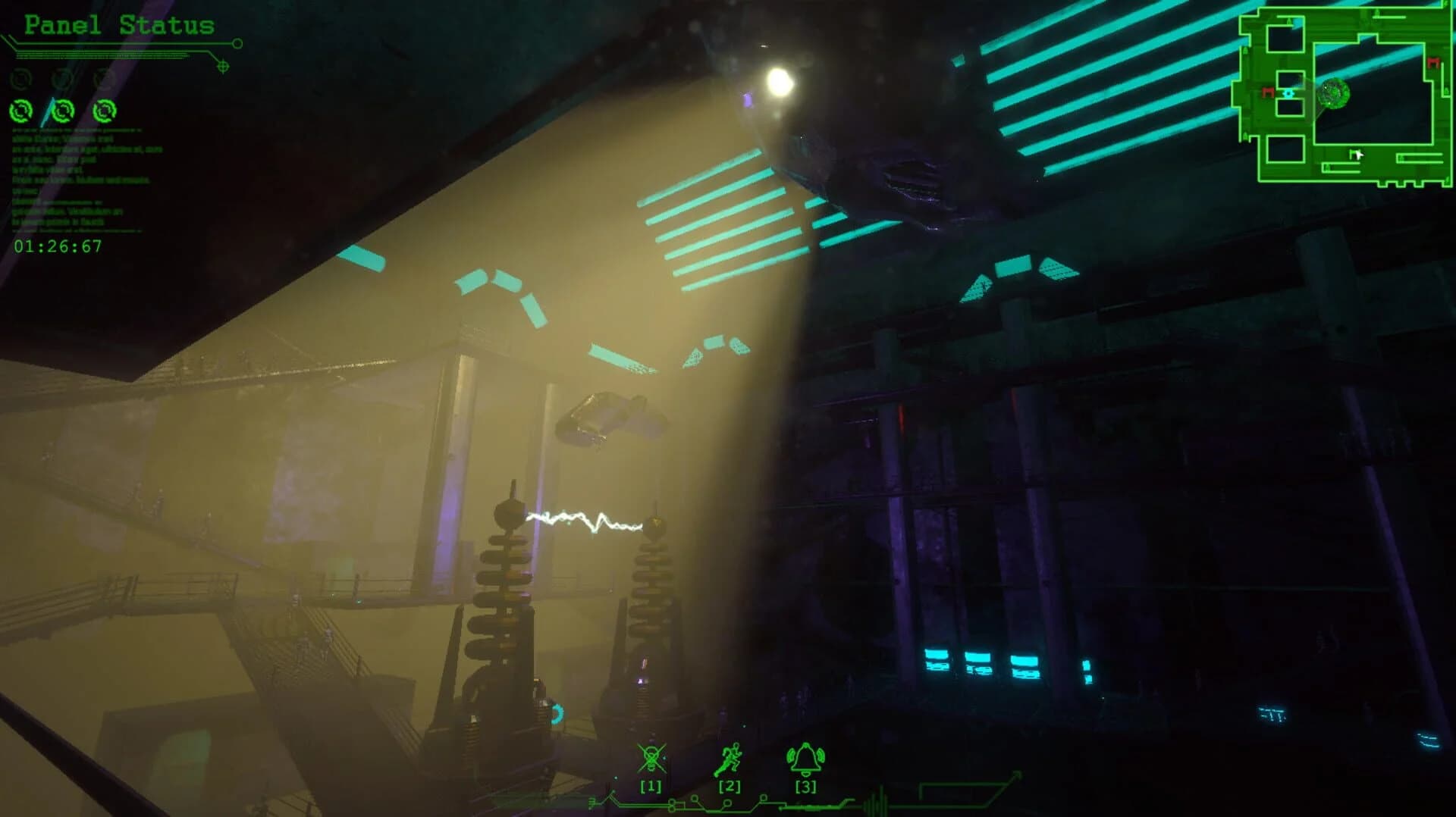Click the first spinning gear icon under Panel Status
The image size is (1456, 817).
[x=21, y=111]
